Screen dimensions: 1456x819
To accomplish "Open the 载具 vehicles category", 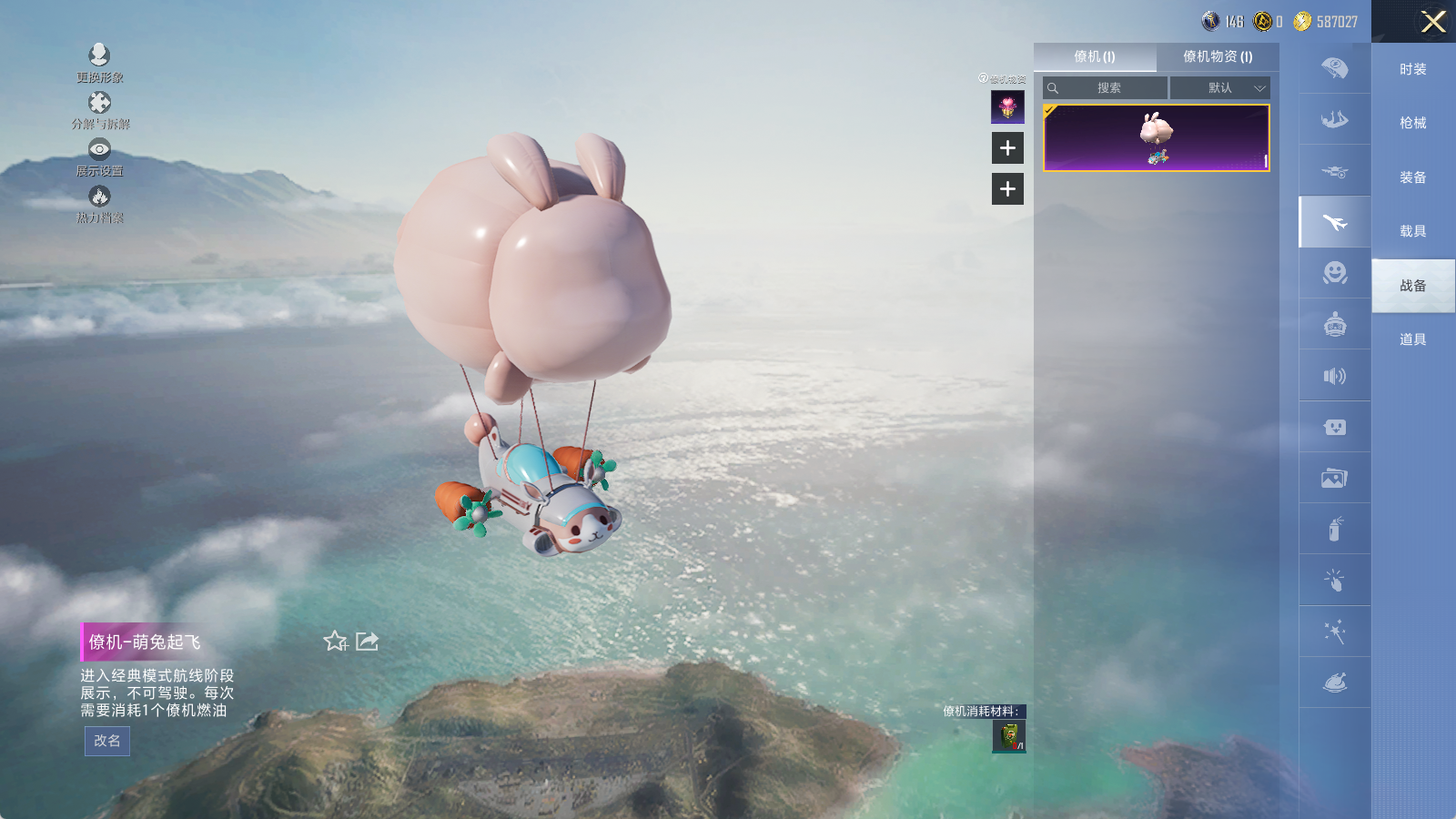I will 1412,231.
